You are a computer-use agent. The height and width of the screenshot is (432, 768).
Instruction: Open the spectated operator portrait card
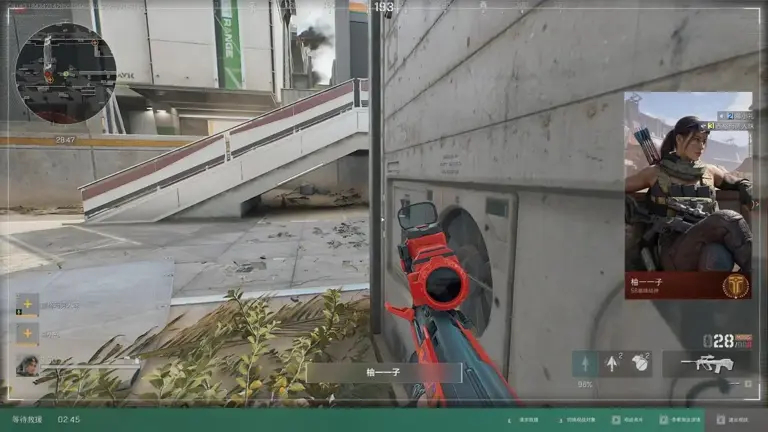point(688,195)
